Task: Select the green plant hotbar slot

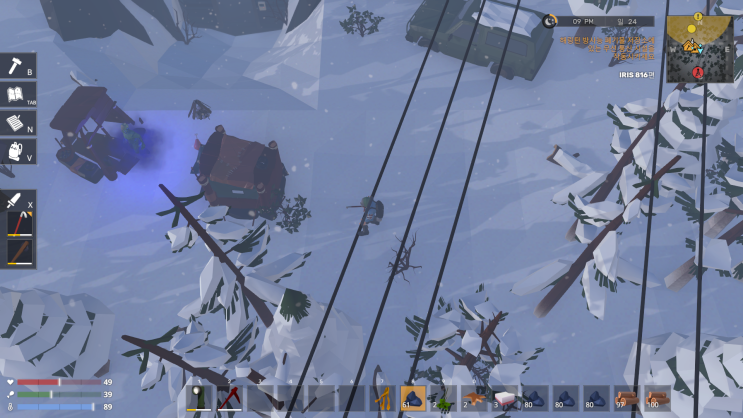Action: click(443, 399)
